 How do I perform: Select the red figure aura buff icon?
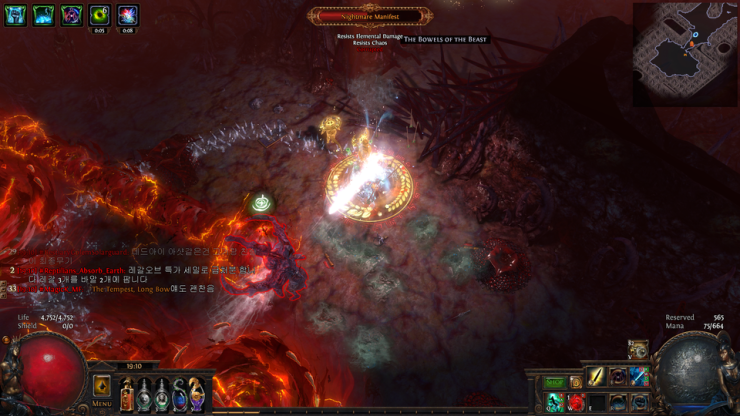71,15
